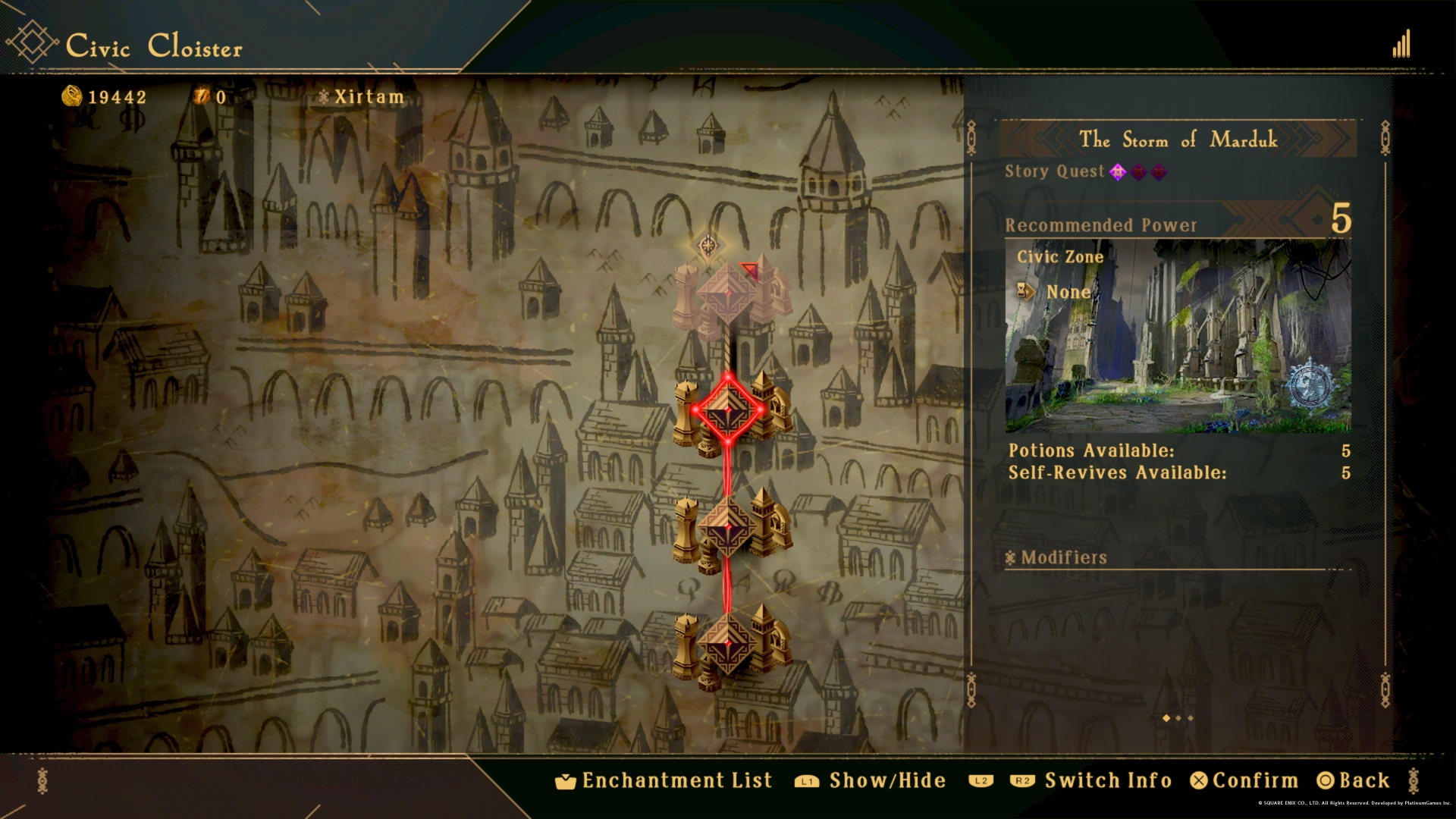Choose the faded locked quest node
Viewport: 1456px width, 819px height.
tap(728, 297)
